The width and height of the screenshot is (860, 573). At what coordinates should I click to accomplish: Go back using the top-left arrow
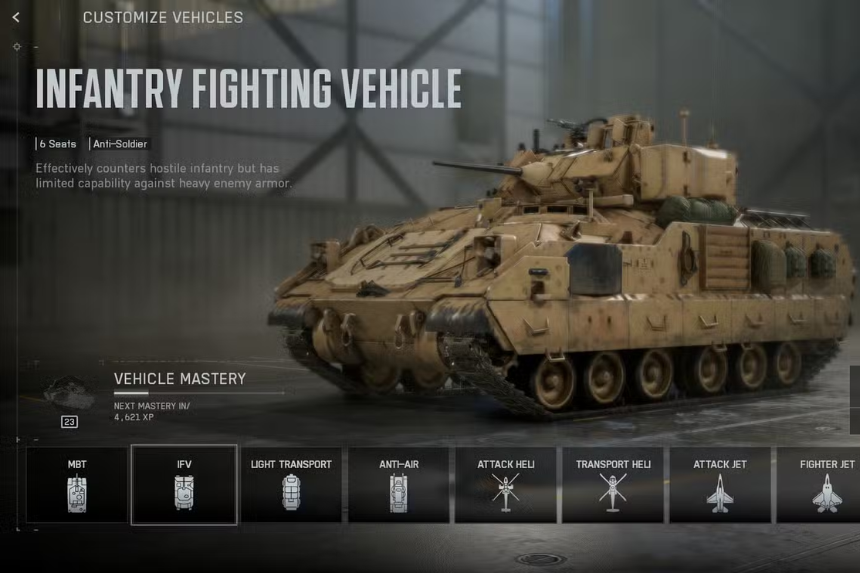[x=16, y=17]
